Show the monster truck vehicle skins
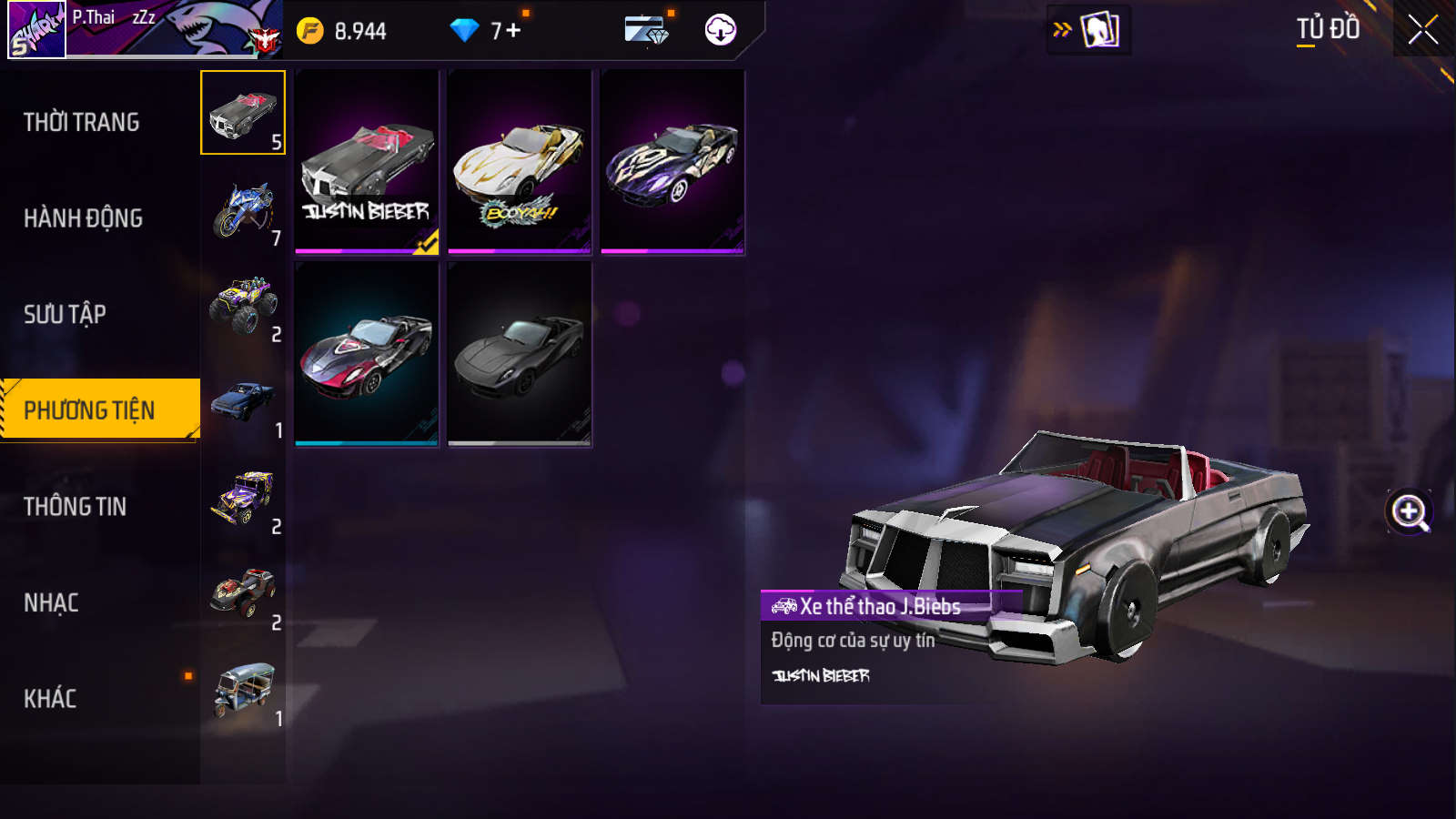This screenshot has width=1456, height=819. tap(243, 307)
